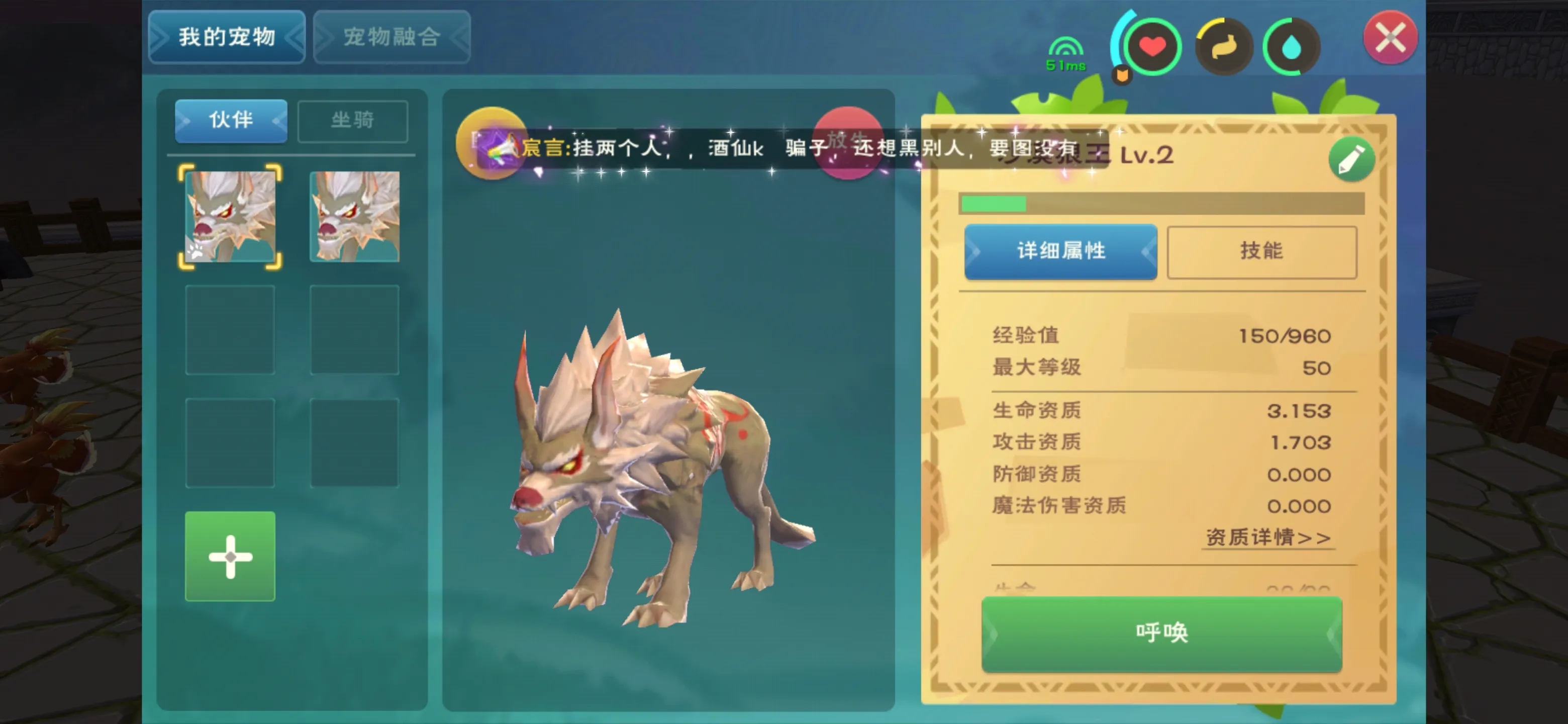Screen dimensions: 1568x724
Task: Click the red heart health icon
Action: (x=1152, y=47)
